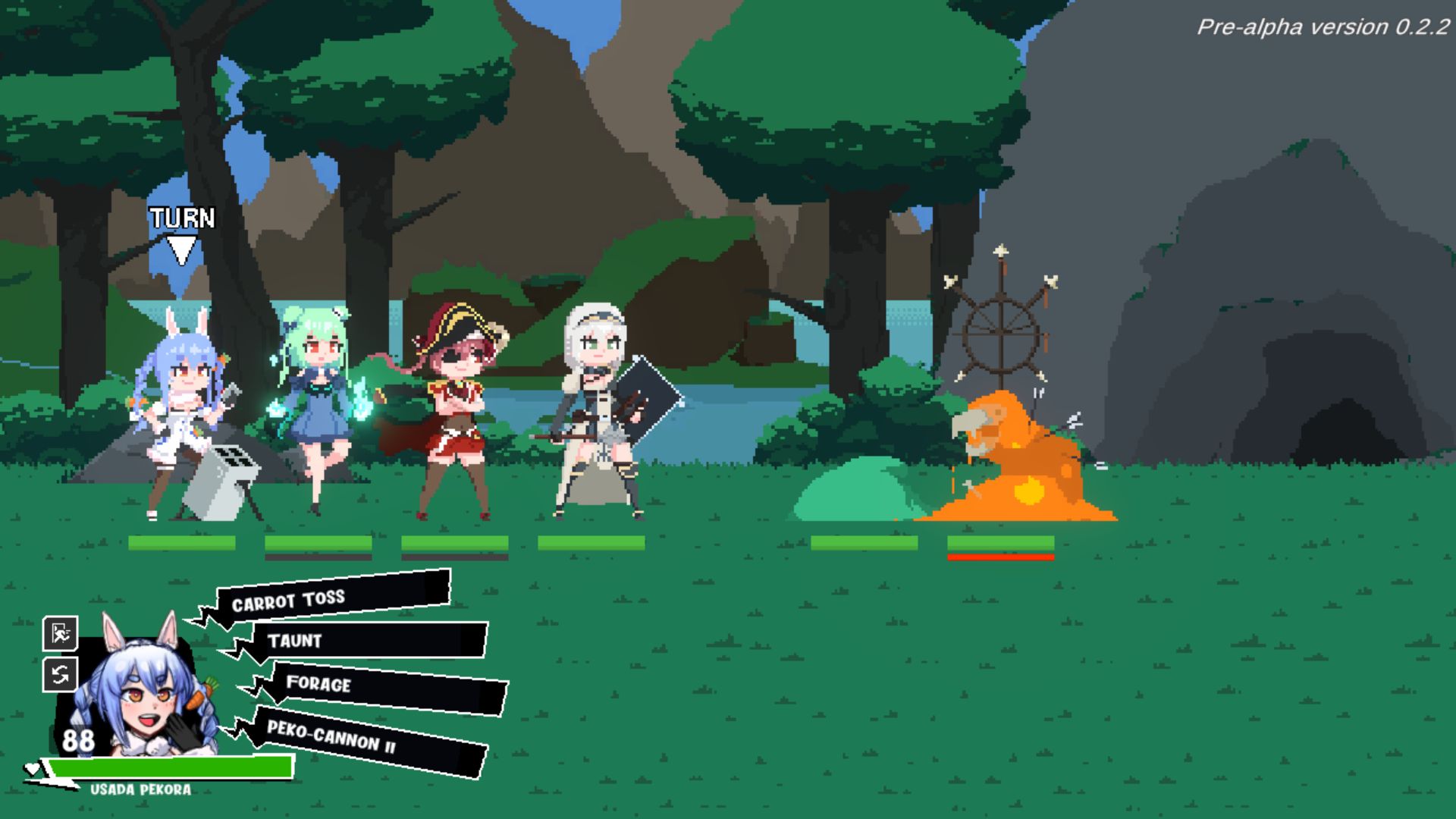
Task: Click the orange slime's red health bar
Action: (1001, 557)
